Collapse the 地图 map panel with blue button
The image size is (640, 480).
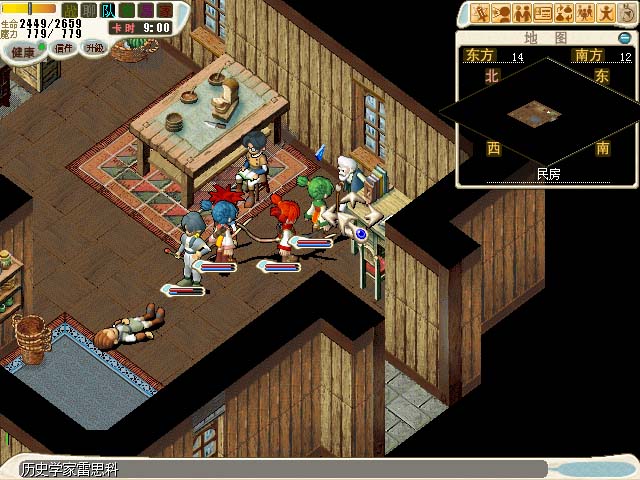click(624, 38)
